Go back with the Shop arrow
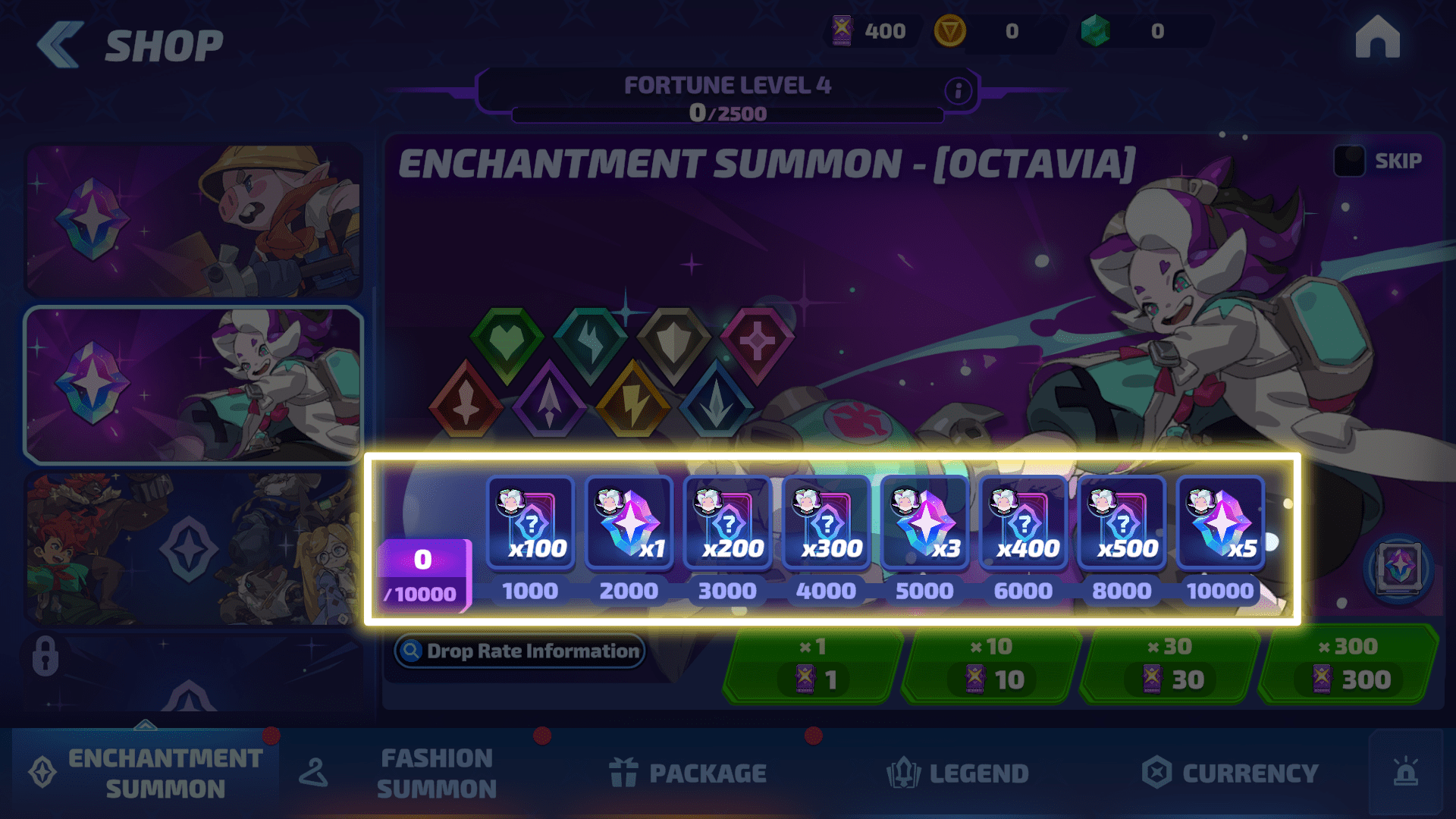The height and width of the screenshot is (819, 1456). click(x=61, y=45)
